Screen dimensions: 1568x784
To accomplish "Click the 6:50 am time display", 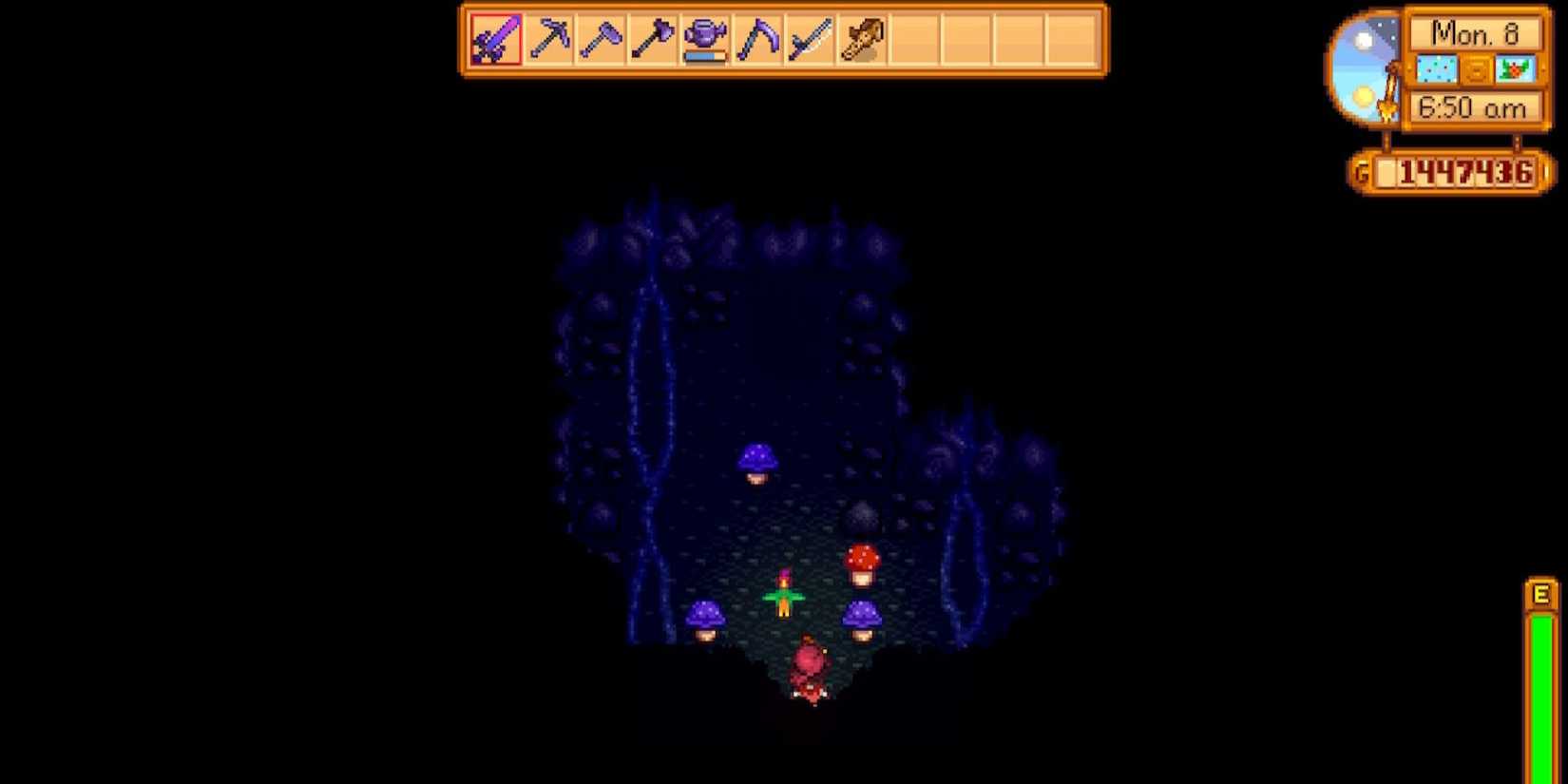I will click(1474, 107).
